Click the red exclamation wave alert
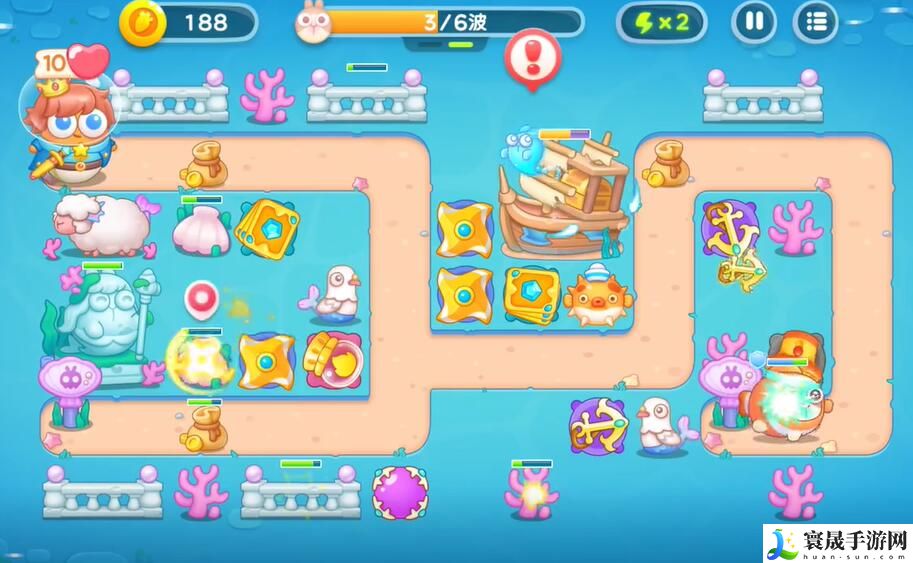913x563 pixels. coord(531,55)
